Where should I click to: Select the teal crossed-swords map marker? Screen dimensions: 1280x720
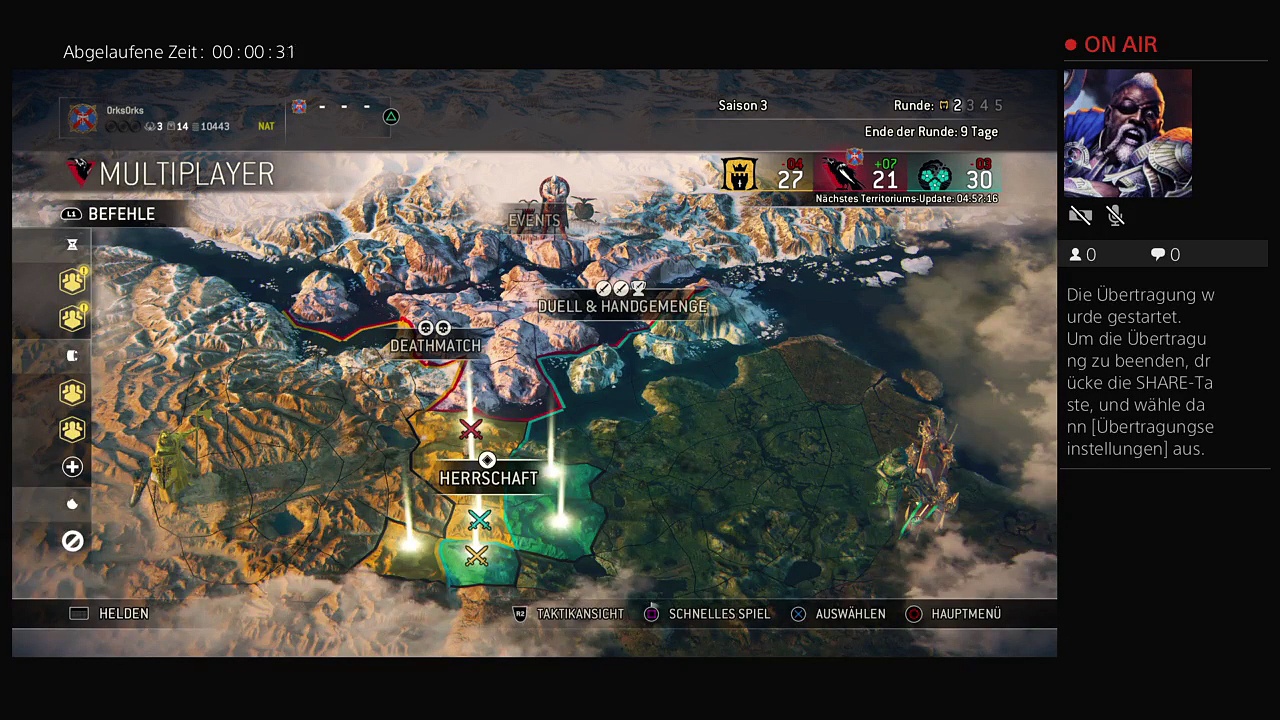[x=479, y=520]
